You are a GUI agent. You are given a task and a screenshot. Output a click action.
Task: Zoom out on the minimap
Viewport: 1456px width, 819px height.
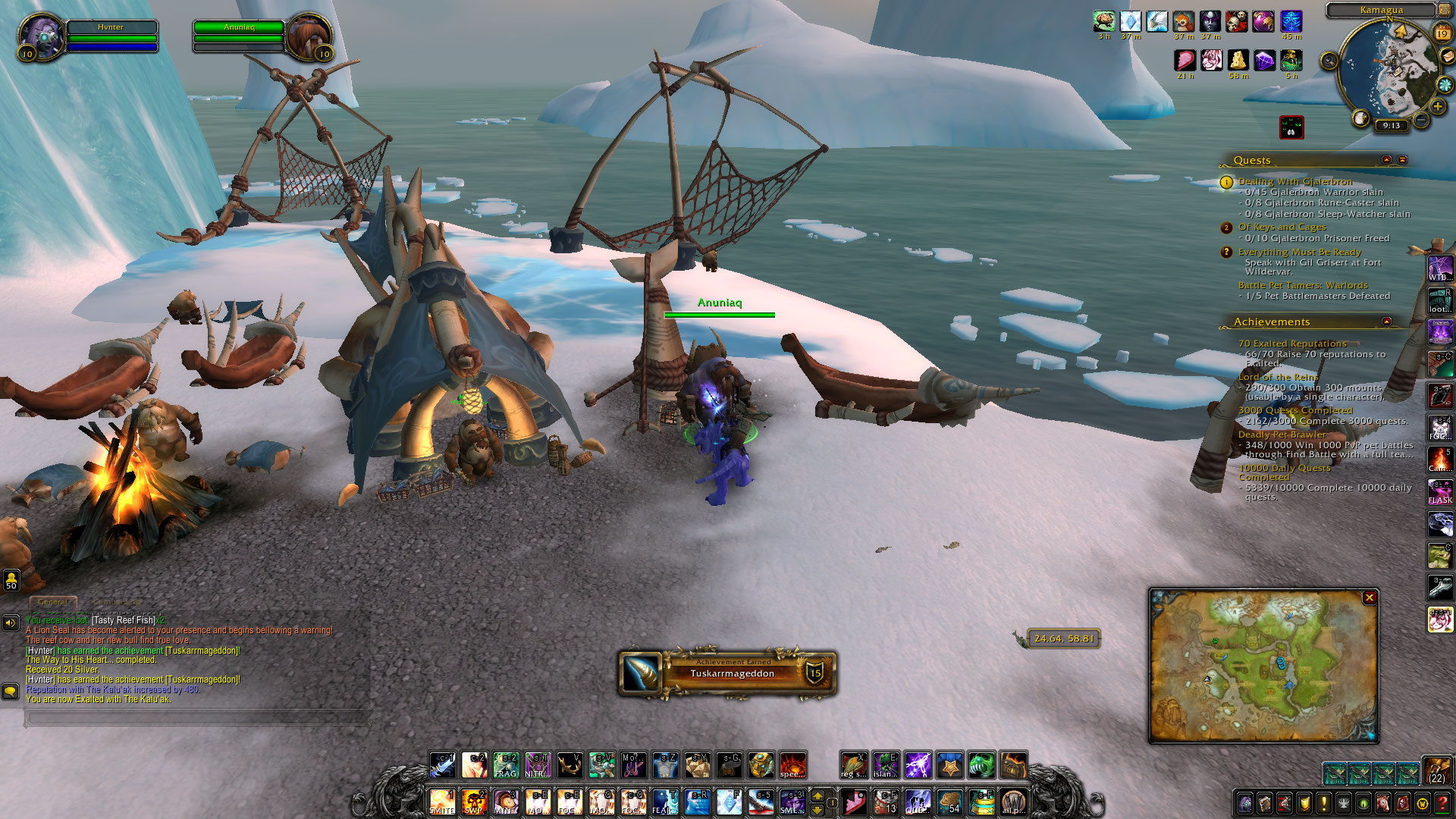pos(1422,121)
